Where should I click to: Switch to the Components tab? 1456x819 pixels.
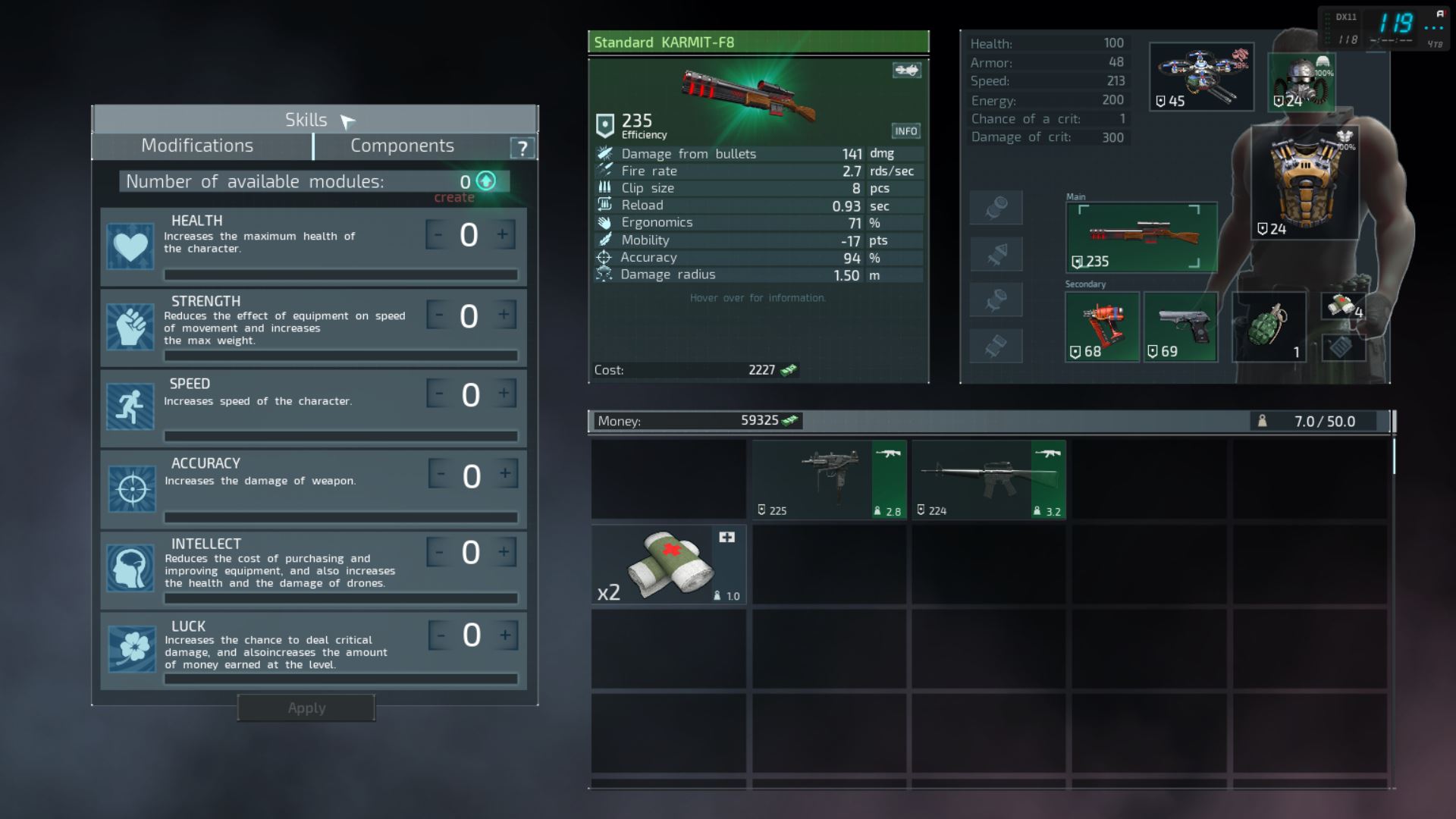pos(402,146)
